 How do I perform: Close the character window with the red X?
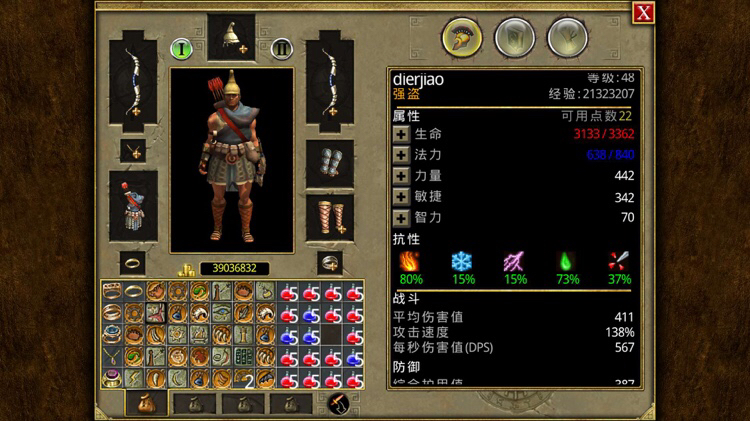644,12
